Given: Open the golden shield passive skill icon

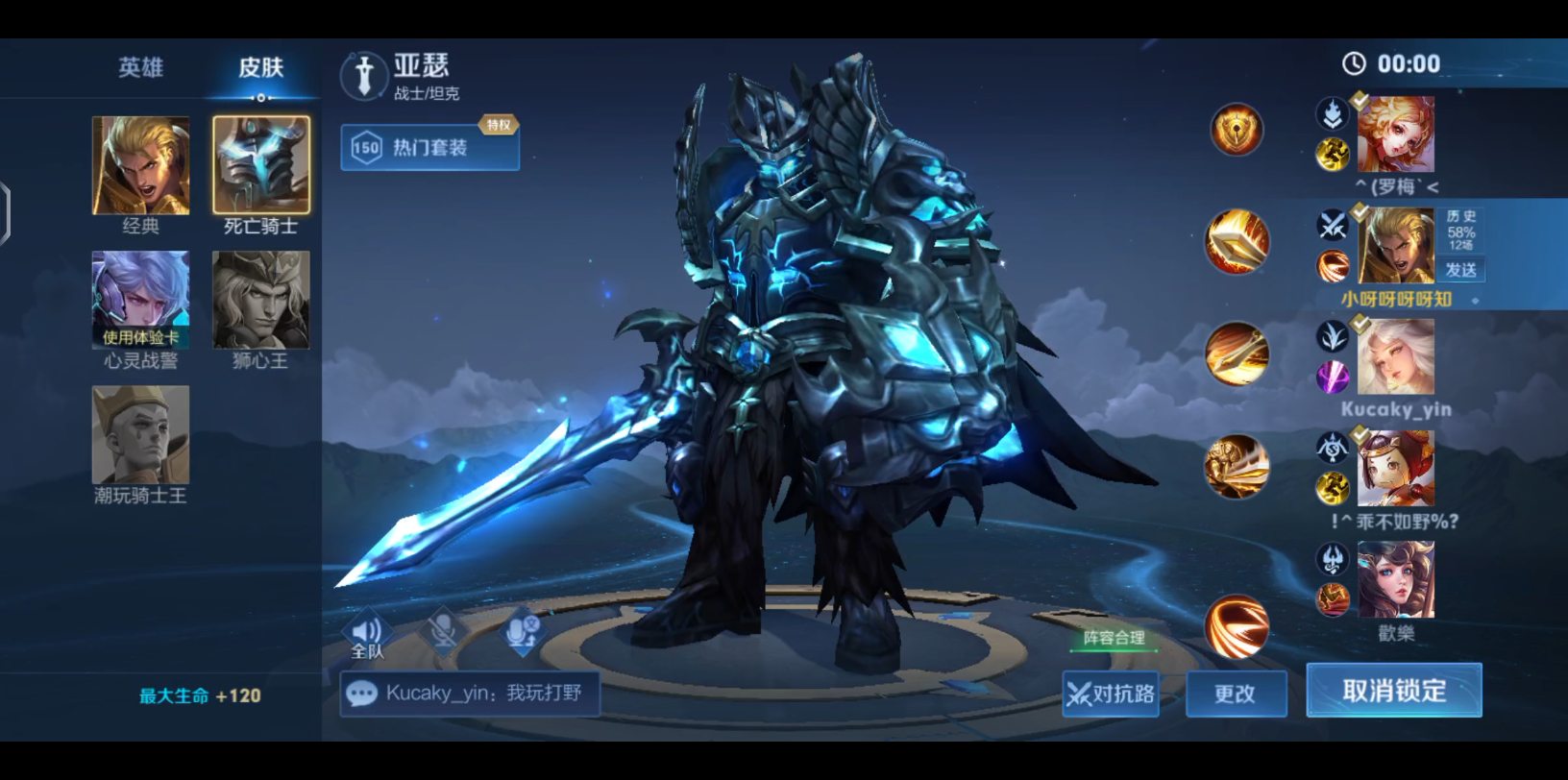Looking at the screenshot, I should 1237,130.
